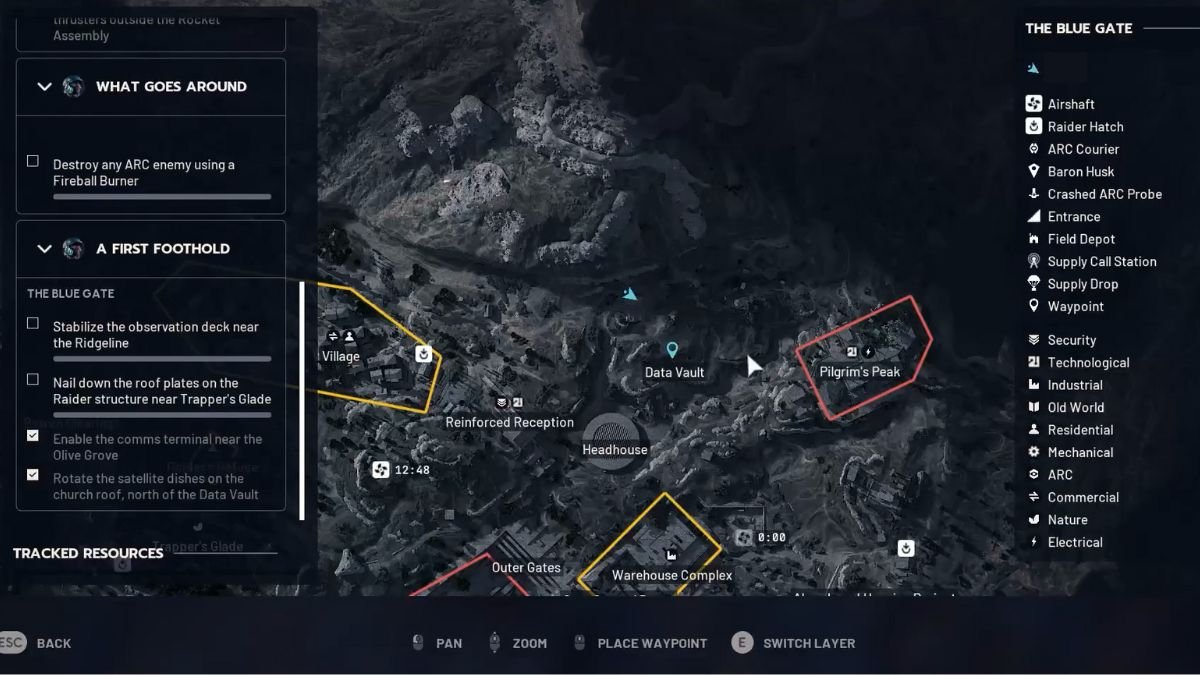
Task: Toggle the Electrical loot category
Action: pos(1075,542)
